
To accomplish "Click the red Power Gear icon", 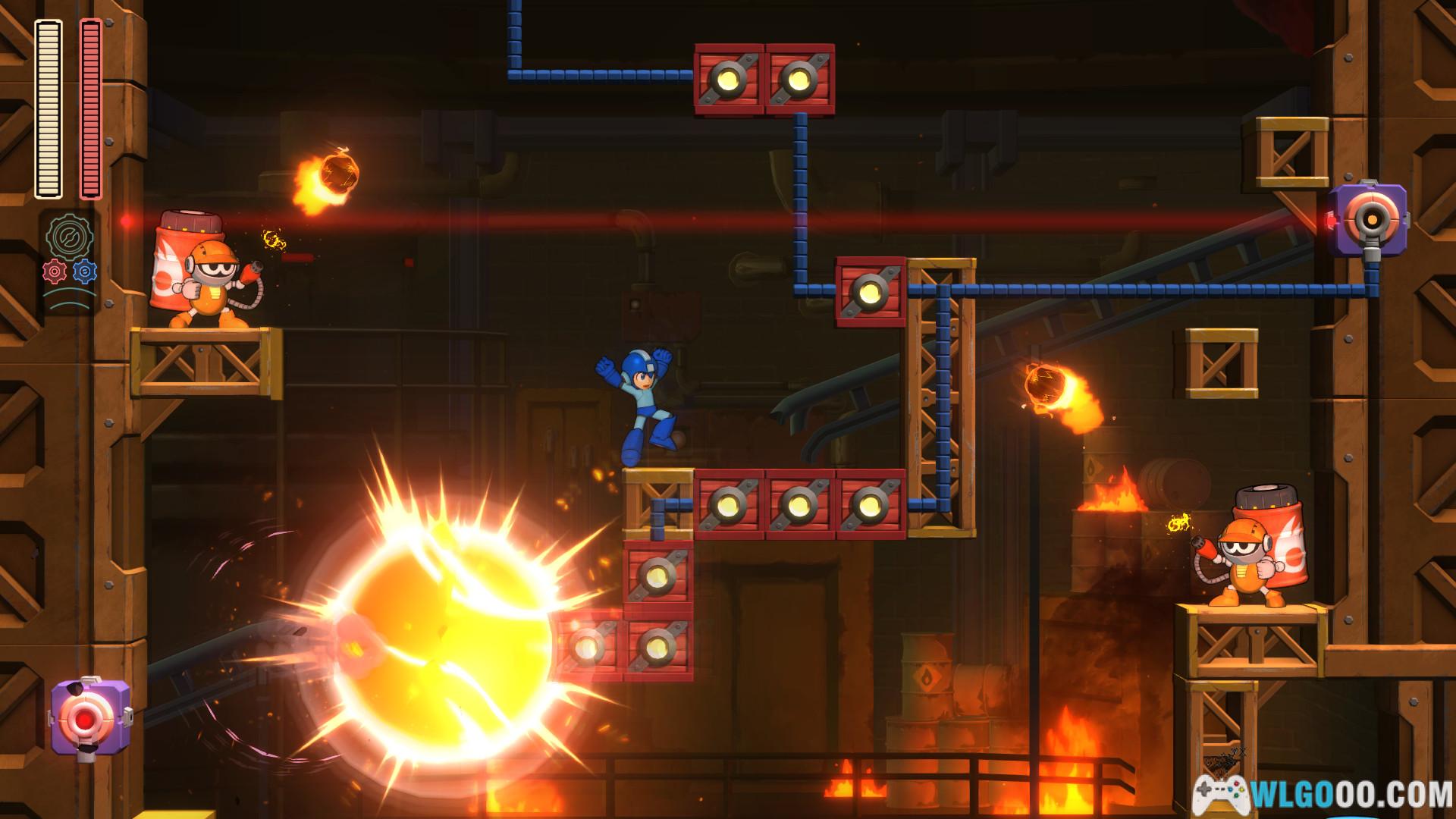I will [x=55, y=271].
